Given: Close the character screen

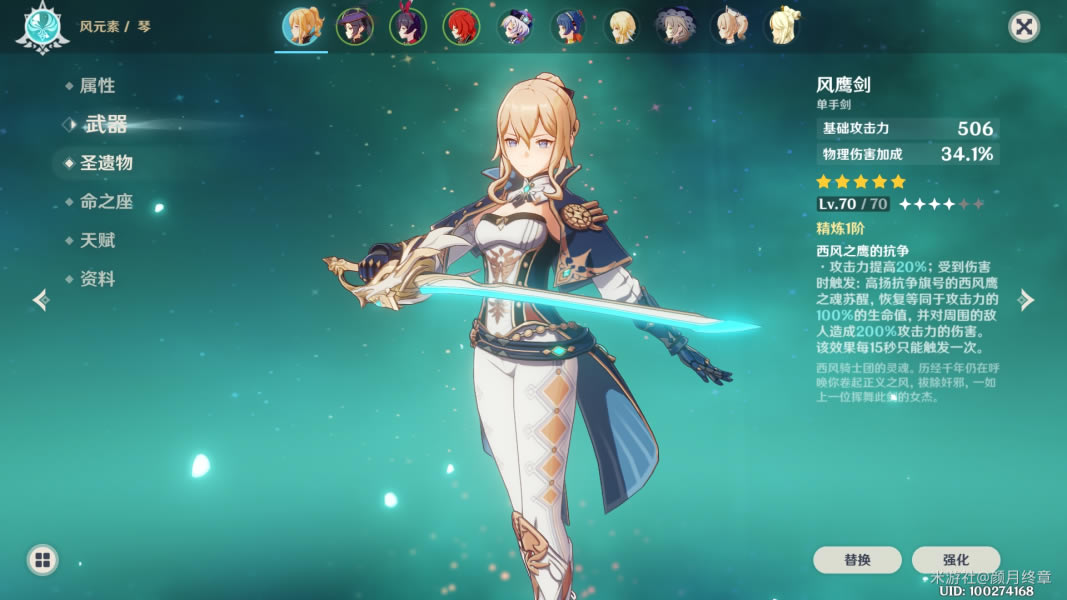Looking at the screenshot, I should (x=1024, y=26).
